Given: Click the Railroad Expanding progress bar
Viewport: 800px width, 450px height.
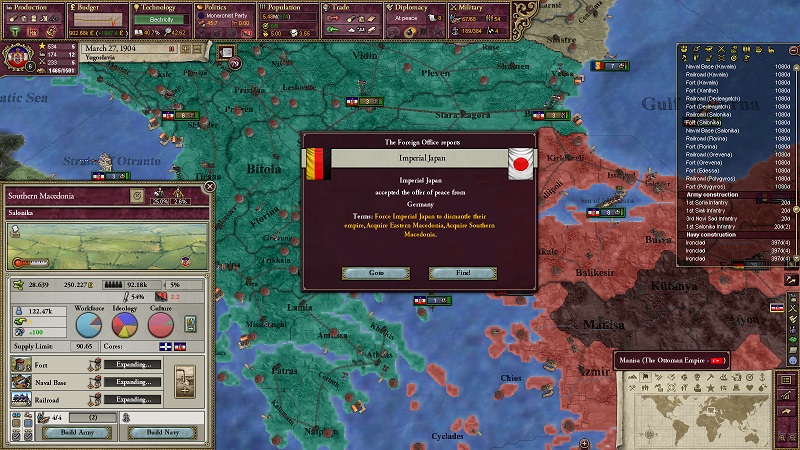Looking at the screenshot, I should click(133, 398).
